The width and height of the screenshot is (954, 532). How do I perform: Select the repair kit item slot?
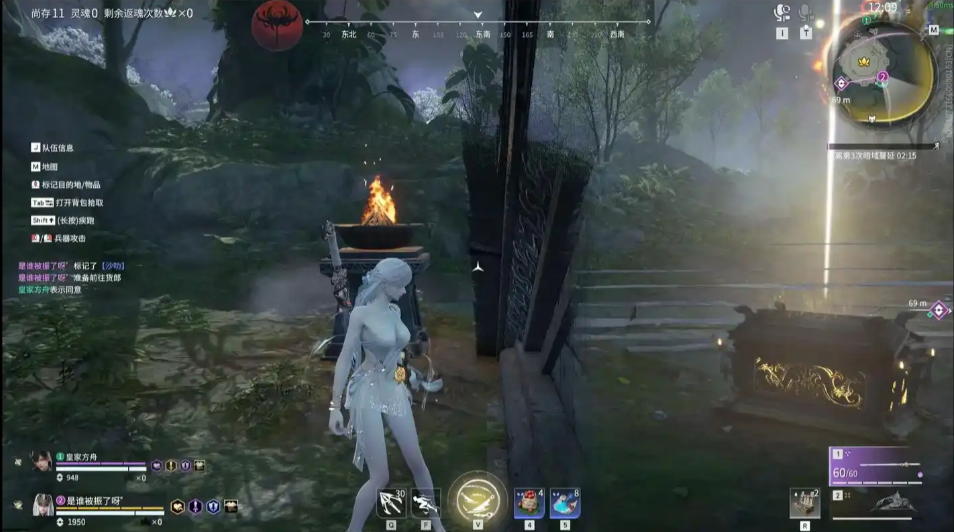[805, 502]
